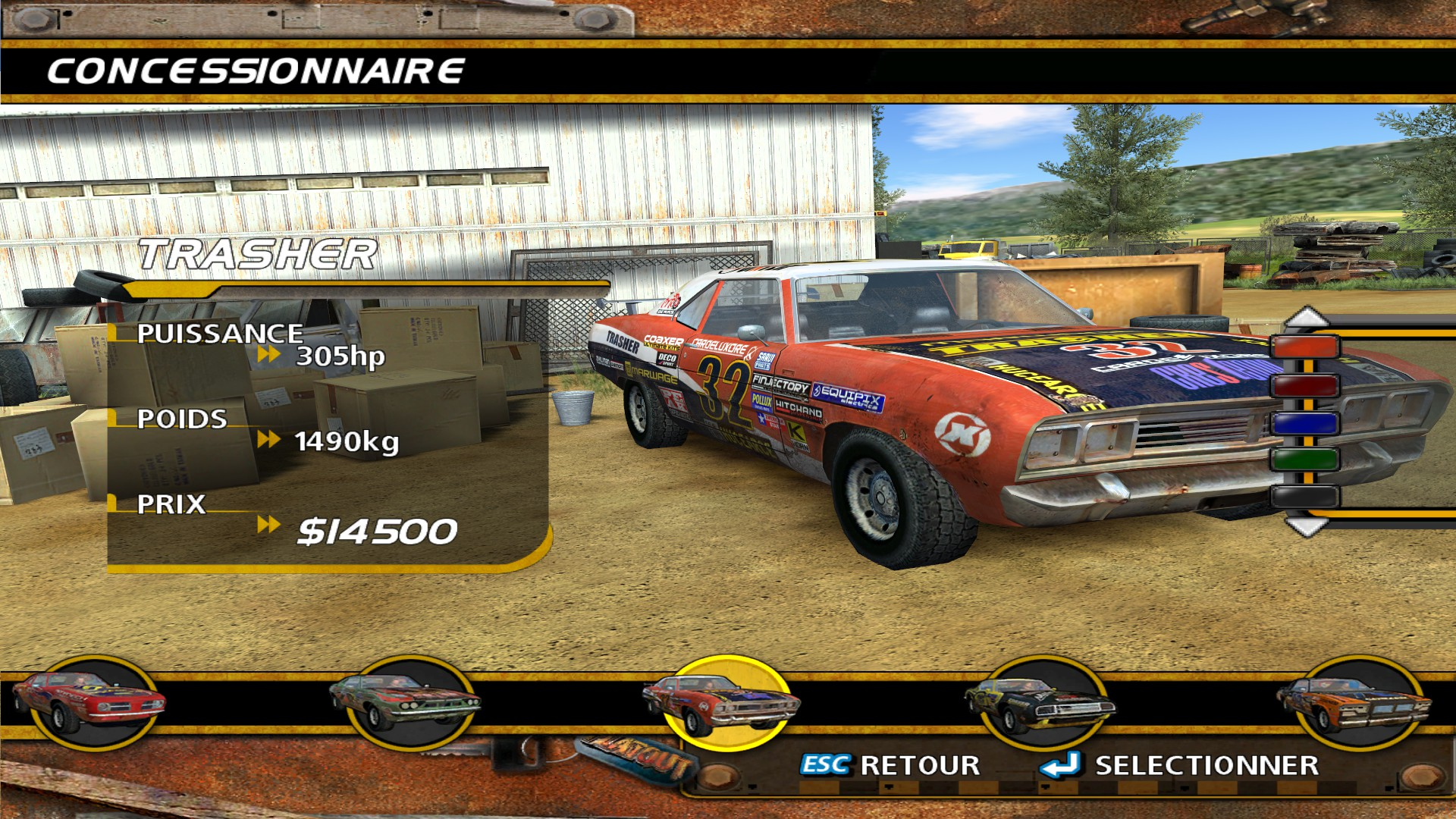Confirm with the Selectionner button

pos(1180,766)
